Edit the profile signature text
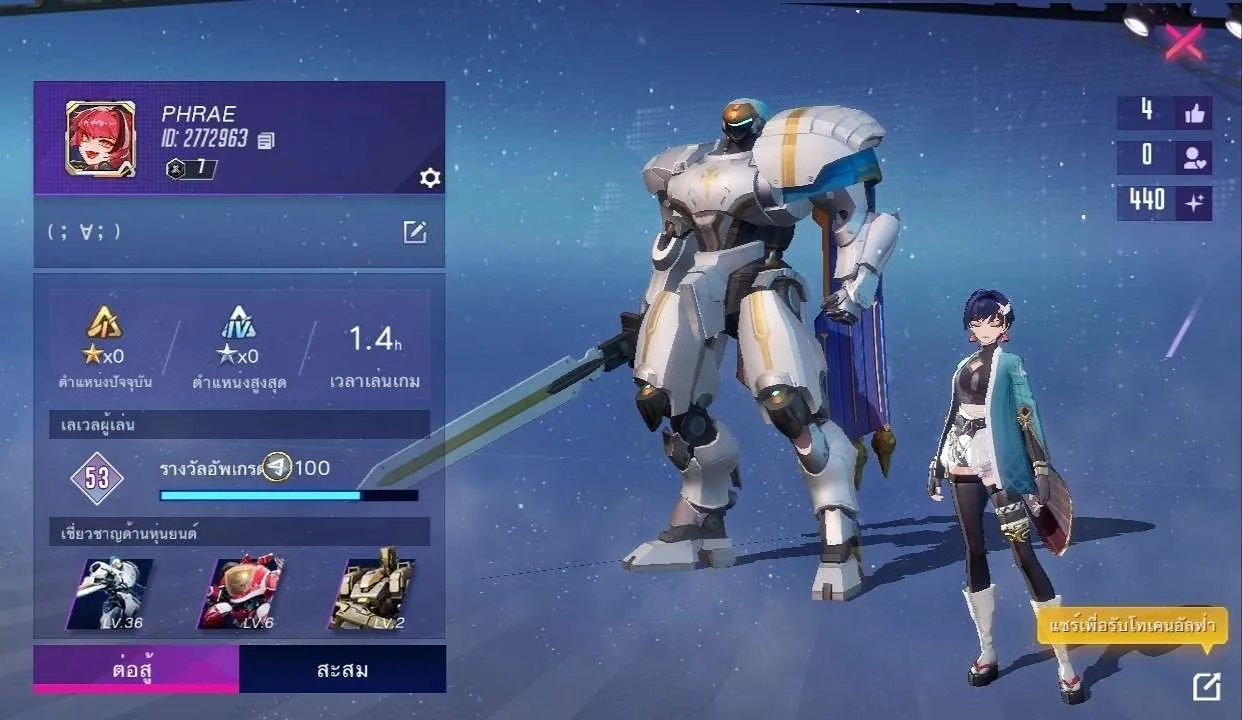Viewport: 1242px width, 720px height. [415, 233]
